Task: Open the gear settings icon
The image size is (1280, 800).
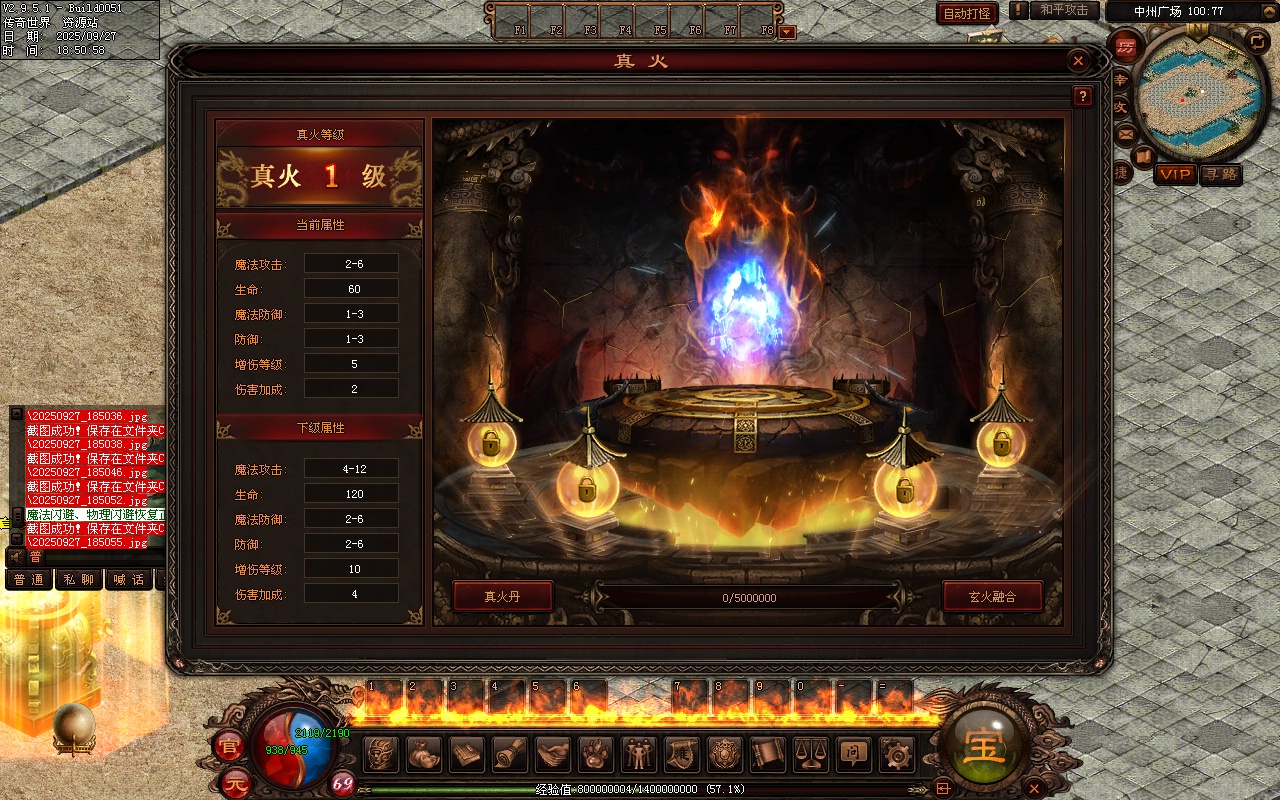Action: click(x=896, y=753)
